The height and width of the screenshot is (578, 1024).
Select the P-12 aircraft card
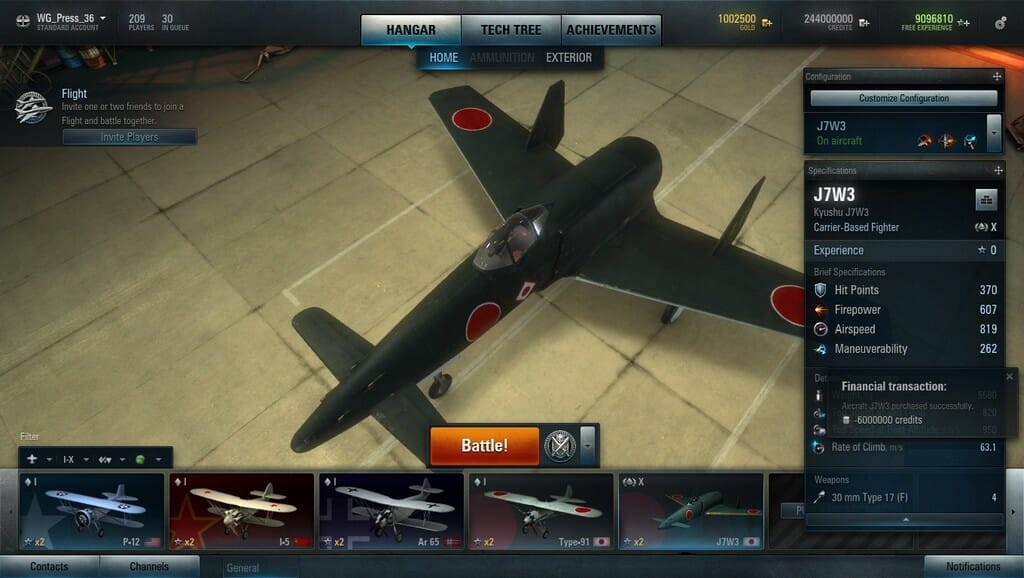click(91, 511)
